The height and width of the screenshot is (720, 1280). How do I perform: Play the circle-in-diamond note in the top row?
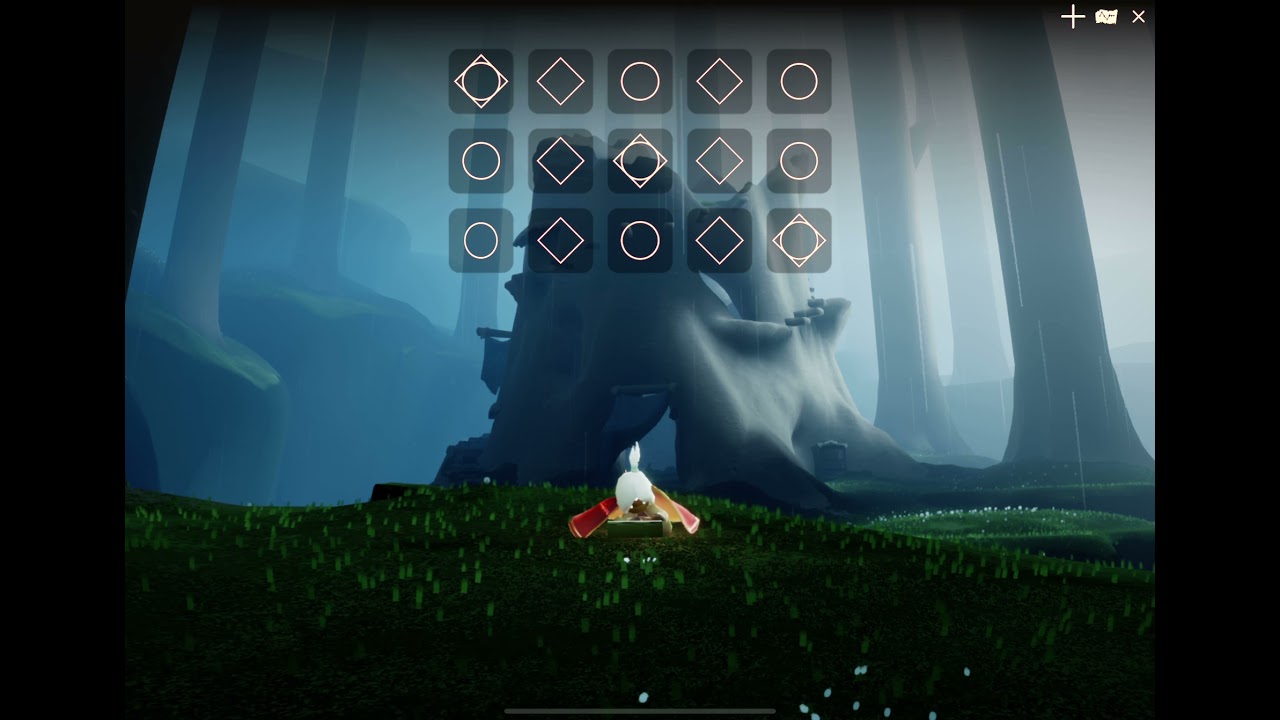(x=481, y=82)
